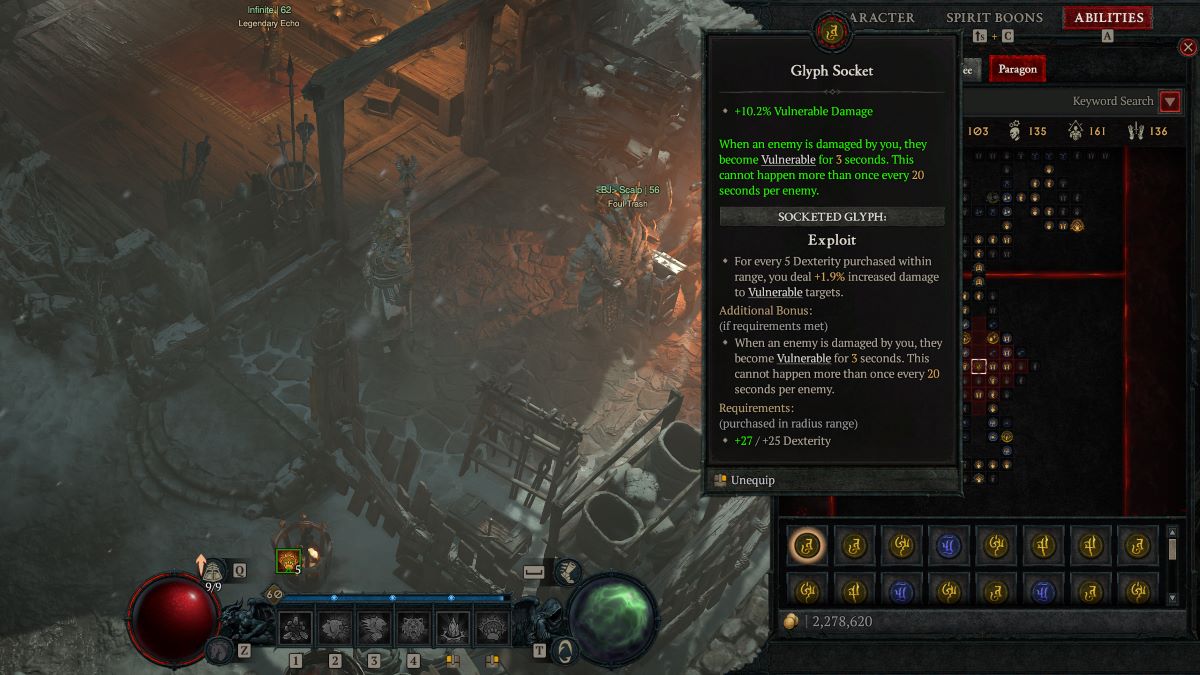The image size is (1200, 675).
Task: Unequip the socketed Exploit glyph
Action: pos(752,480)
